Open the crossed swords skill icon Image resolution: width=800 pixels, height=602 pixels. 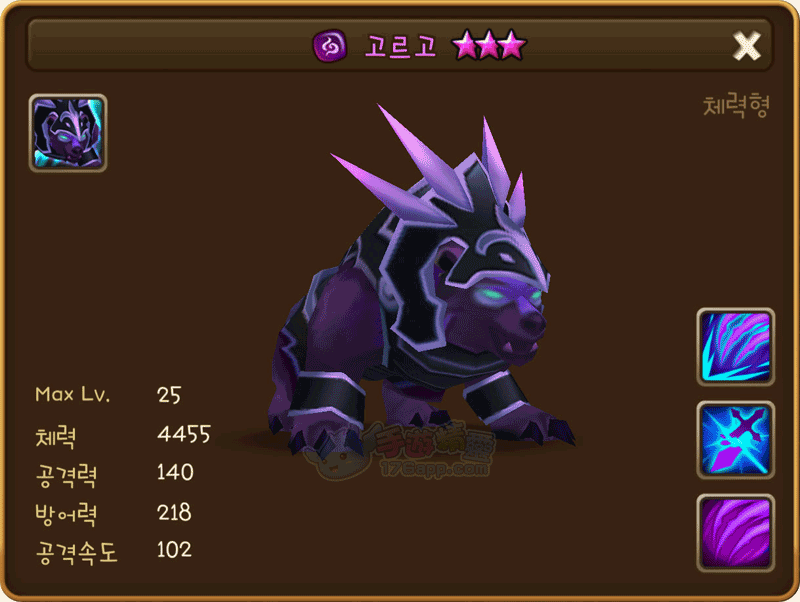(735, 439)
